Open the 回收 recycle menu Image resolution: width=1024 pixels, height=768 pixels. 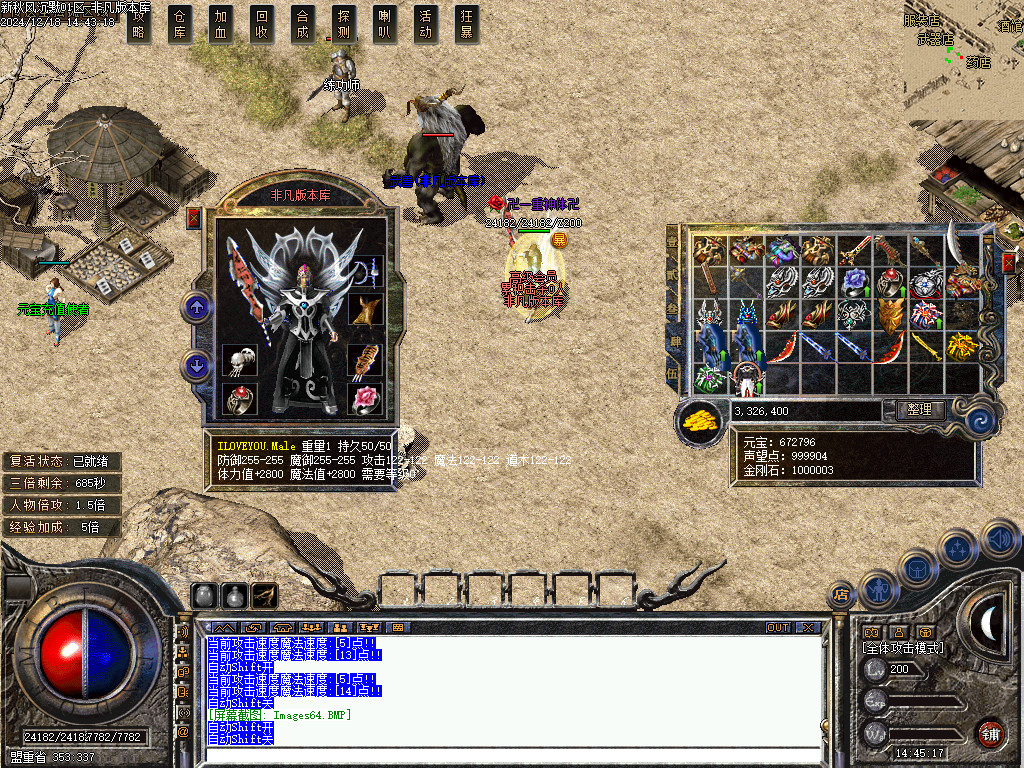click(262, 23)
